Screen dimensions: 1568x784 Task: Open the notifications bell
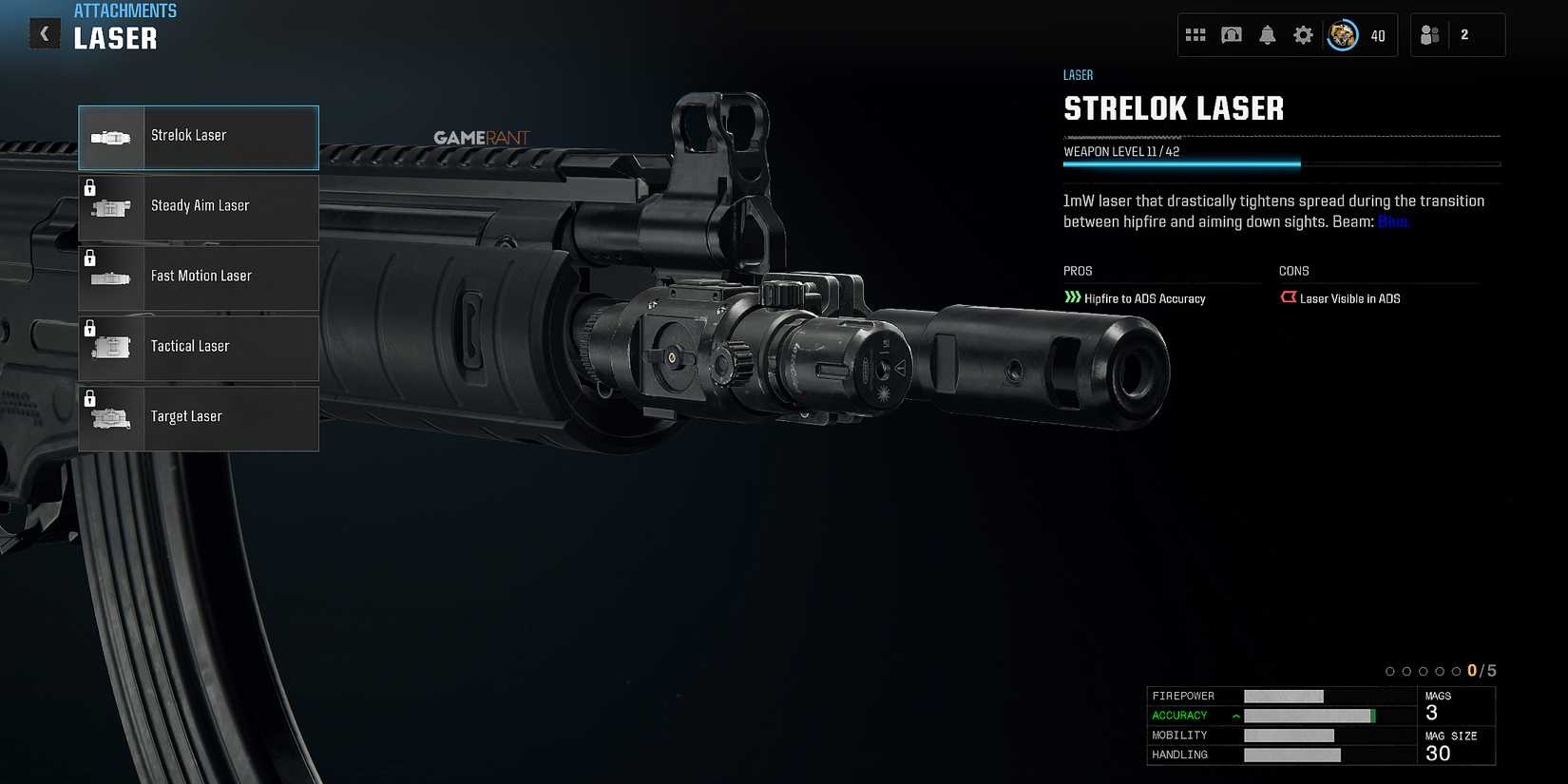[x=1268, y=33]
